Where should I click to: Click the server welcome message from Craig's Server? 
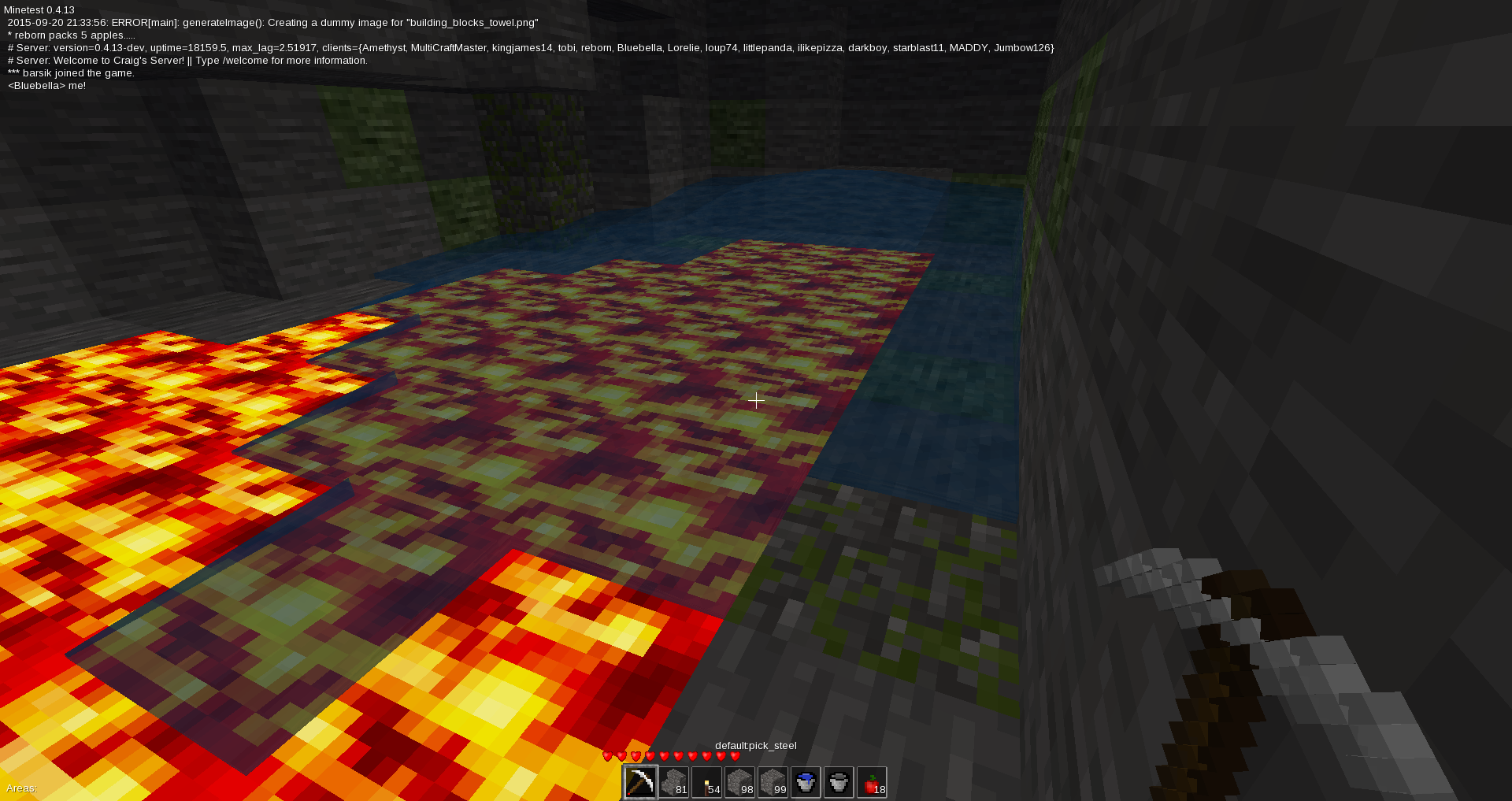pos(186,60)
